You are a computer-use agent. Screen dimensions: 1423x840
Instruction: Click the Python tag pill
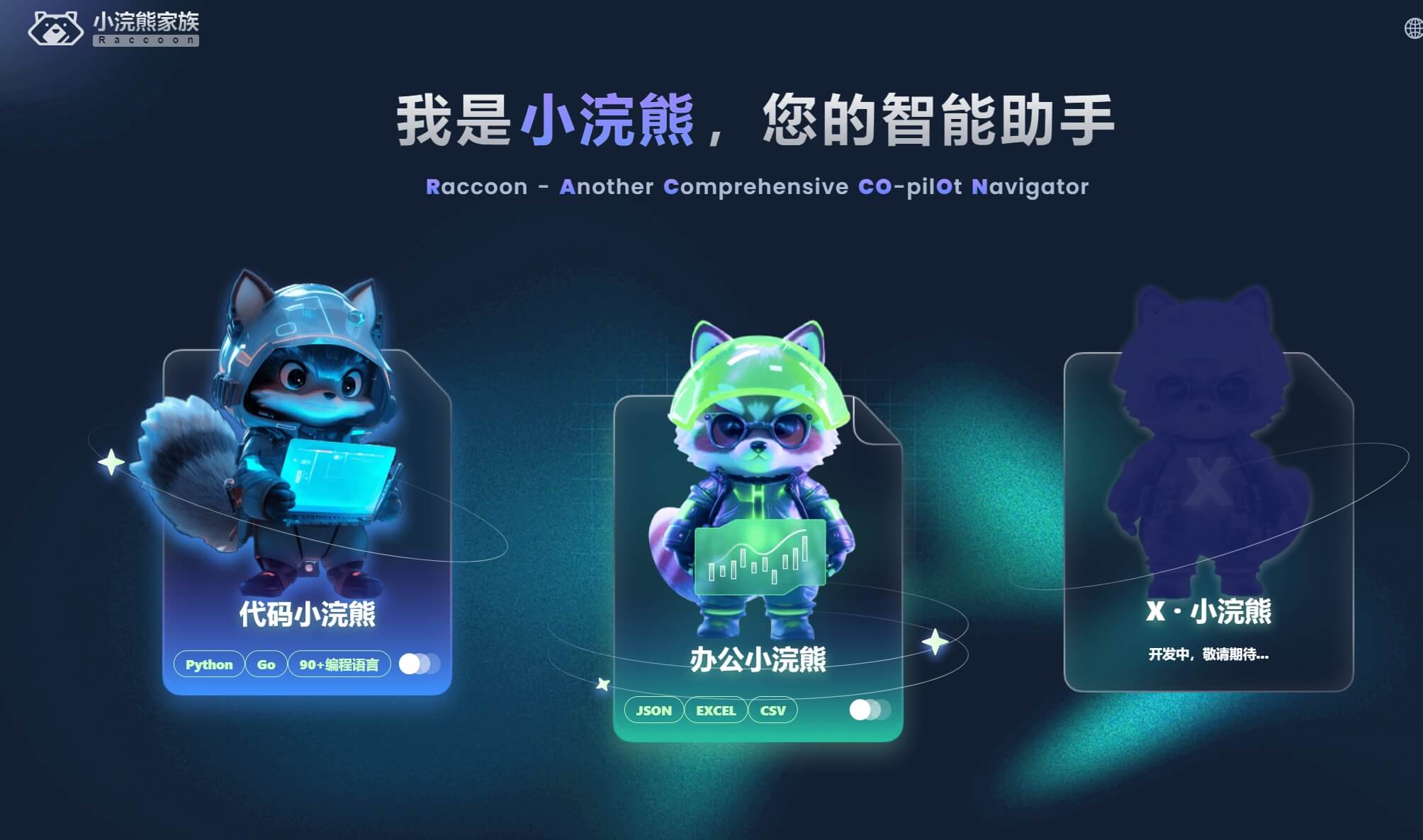click(x=208, y=664)
